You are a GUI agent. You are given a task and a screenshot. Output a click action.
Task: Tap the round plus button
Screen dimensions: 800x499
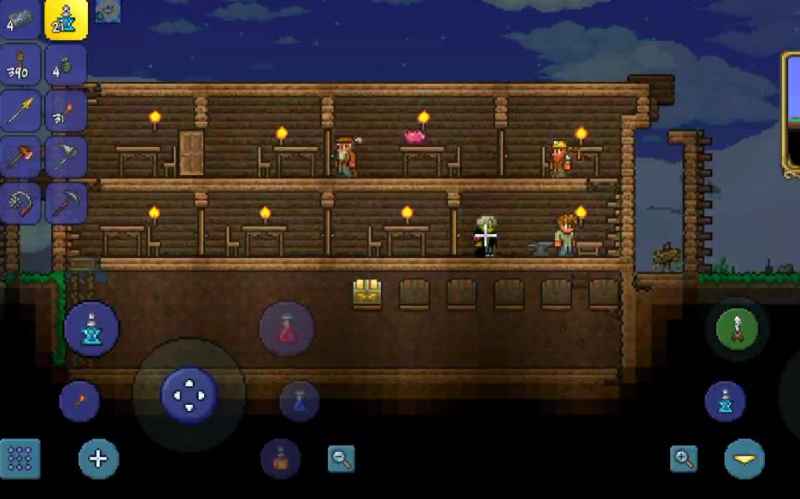[98, 459]
